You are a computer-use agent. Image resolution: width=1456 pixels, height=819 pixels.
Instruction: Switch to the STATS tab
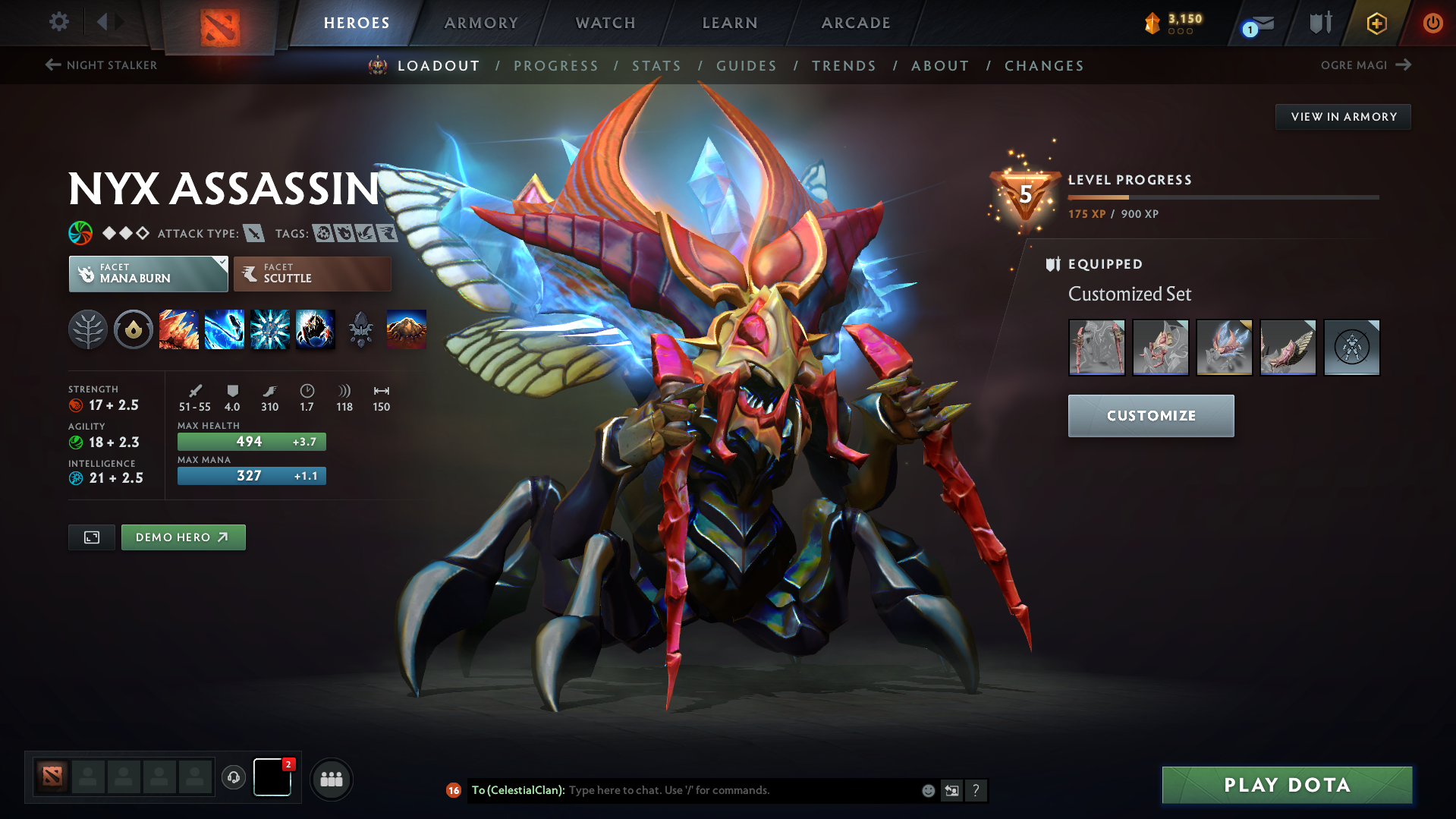pyautogui.click(x=656, y=66)
